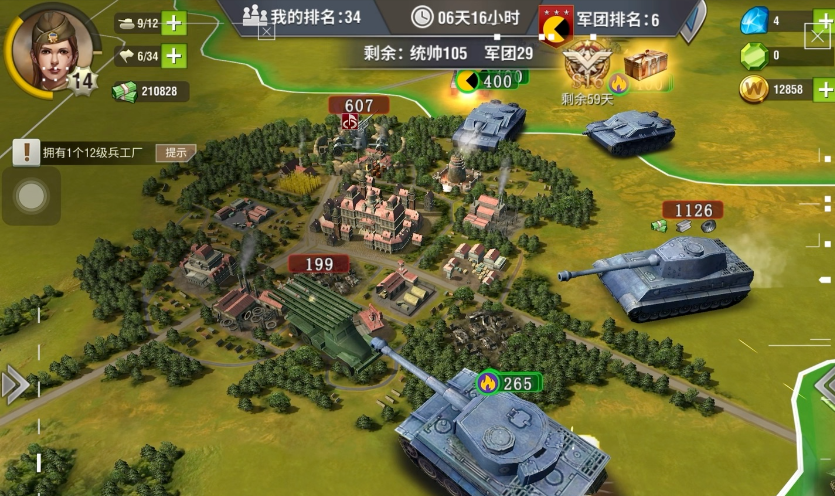This screenshot has width=835, height=496.
Task: Add more march queue slots
Action: pos(174,56)
